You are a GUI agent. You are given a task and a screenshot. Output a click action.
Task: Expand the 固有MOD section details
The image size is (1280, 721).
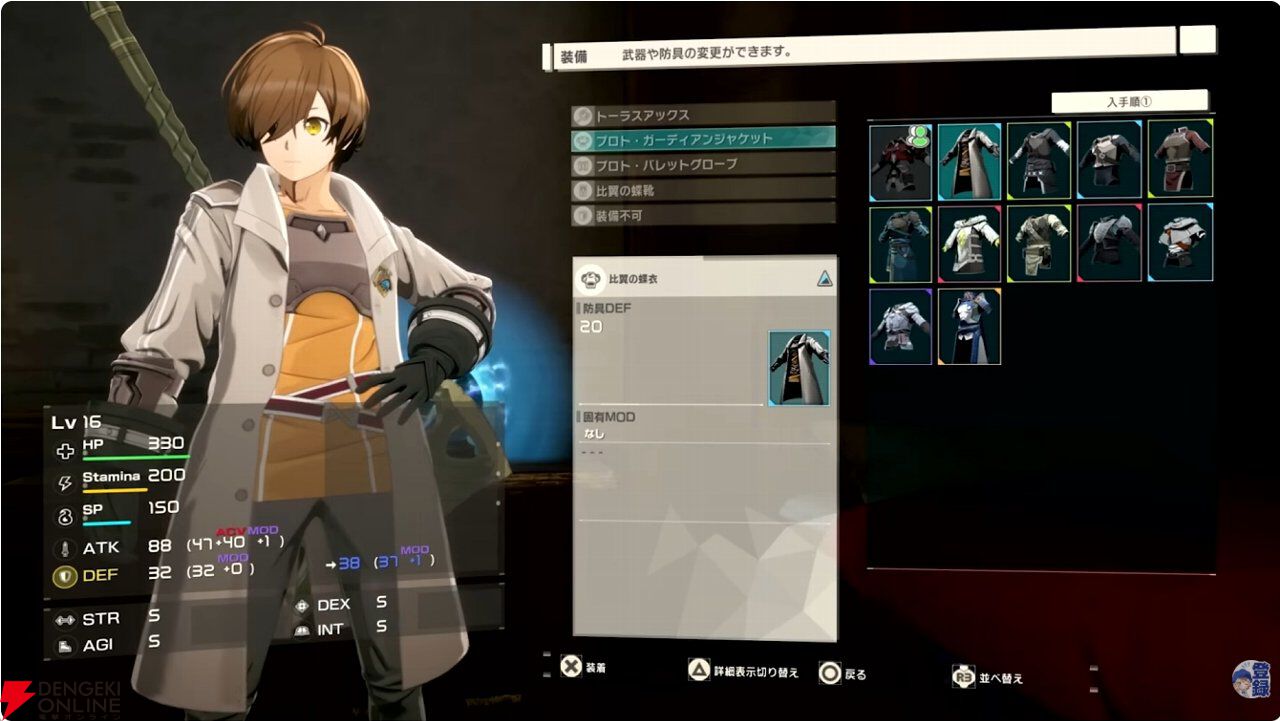click(x=605, y=416)
